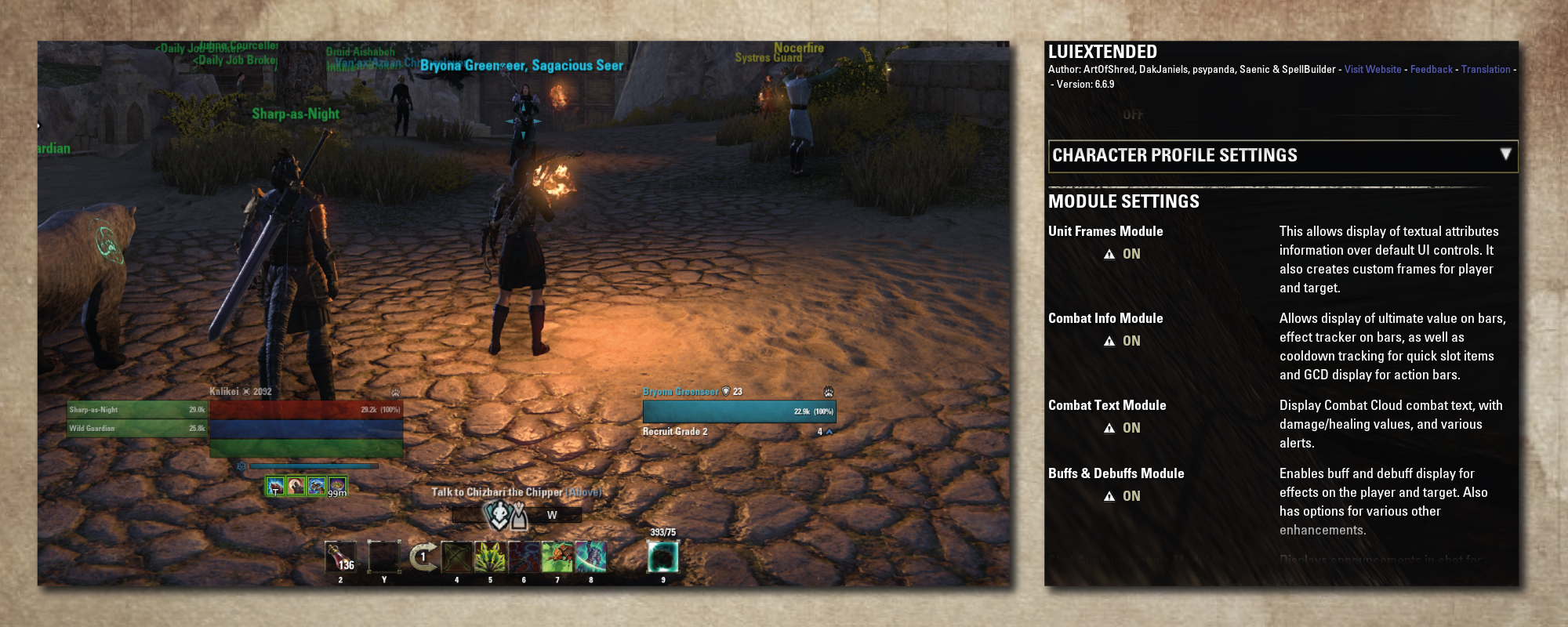Trigger the teal ultimate ability icon
1568x627 pixels.
[662, 557]
